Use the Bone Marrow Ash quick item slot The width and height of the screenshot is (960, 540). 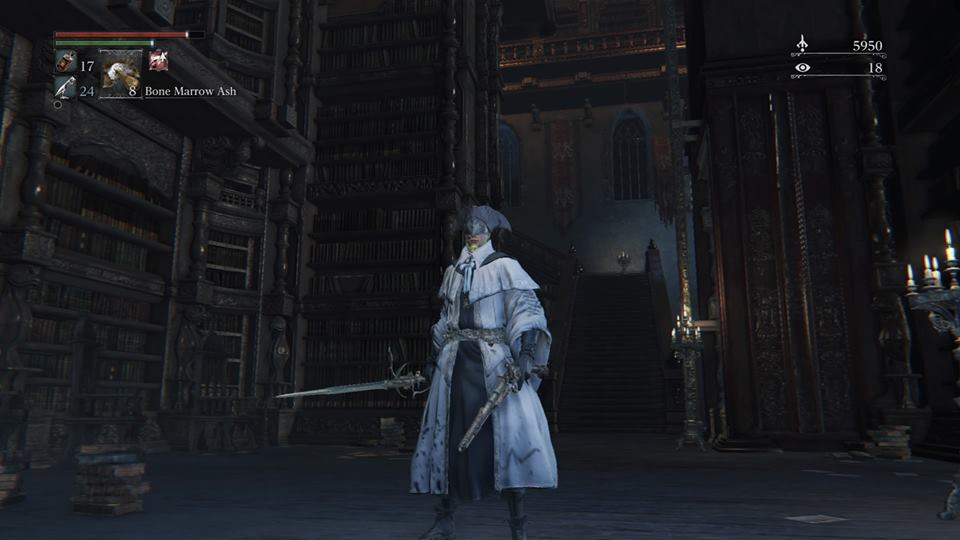(x=120, y=72)
